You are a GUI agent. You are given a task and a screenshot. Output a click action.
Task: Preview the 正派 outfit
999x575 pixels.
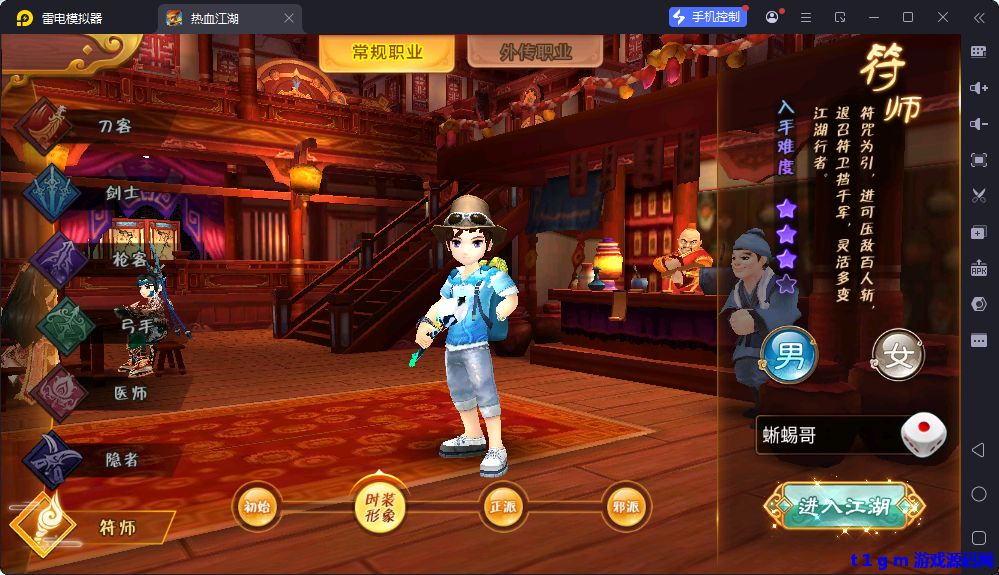503,507
